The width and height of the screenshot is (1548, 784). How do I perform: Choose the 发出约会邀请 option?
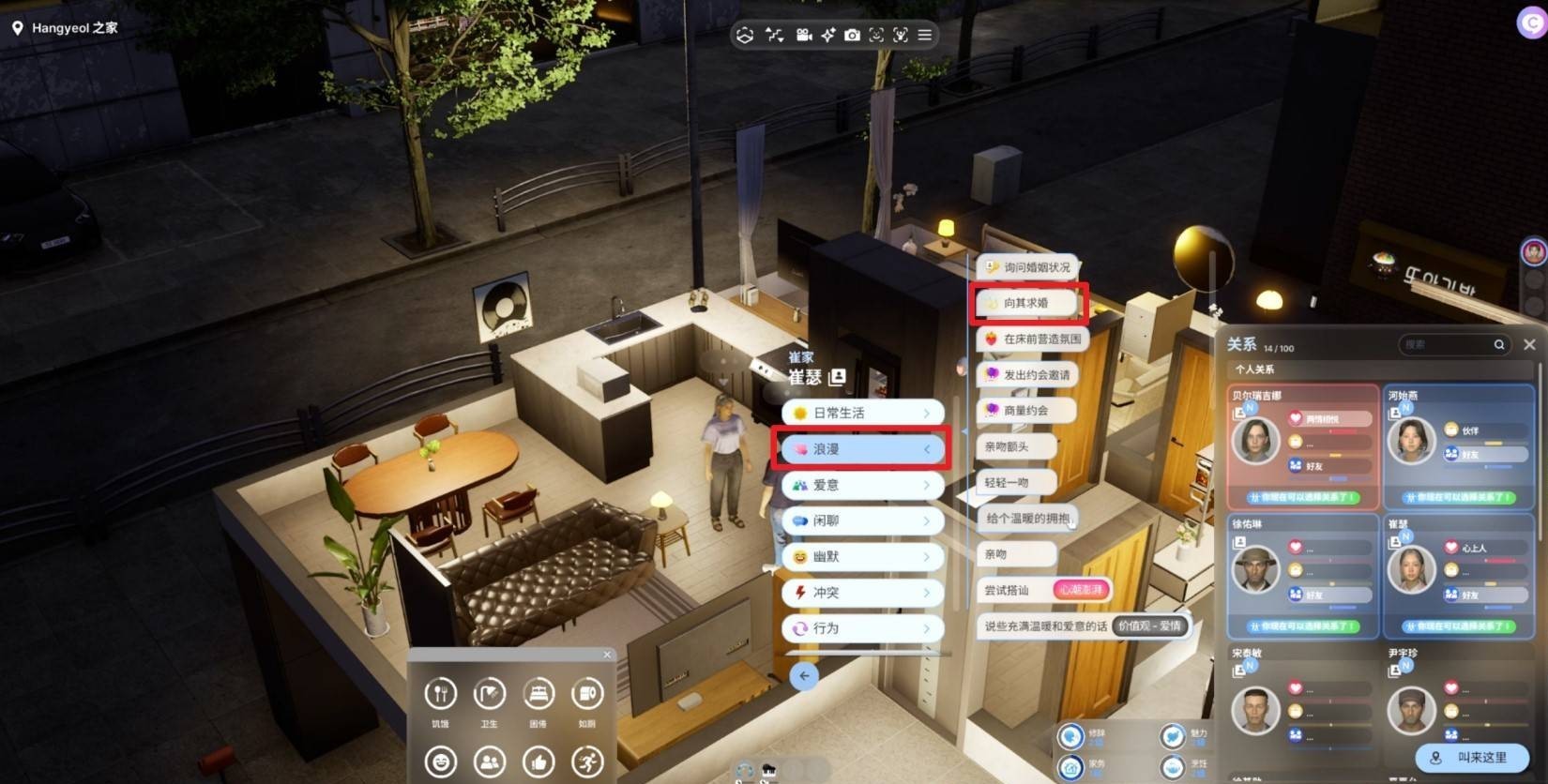(x=1026, y=374)
